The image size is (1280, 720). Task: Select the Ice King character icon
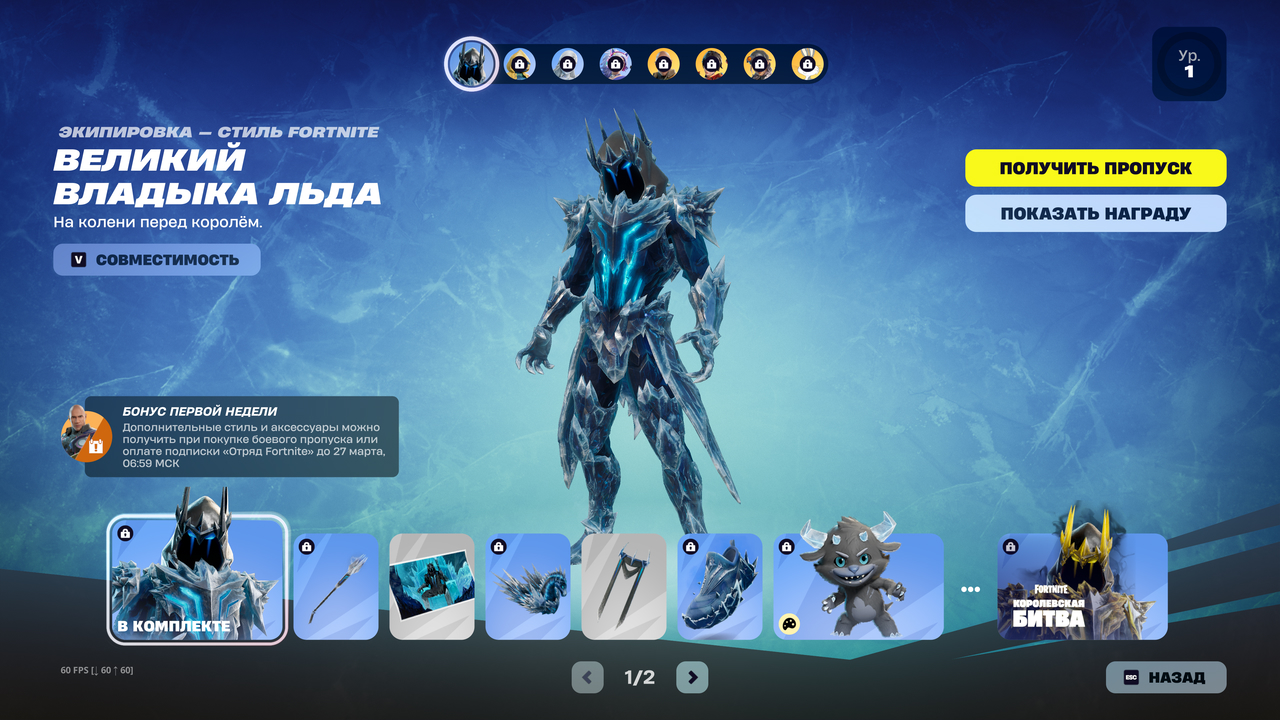click(x=471, y=64)
